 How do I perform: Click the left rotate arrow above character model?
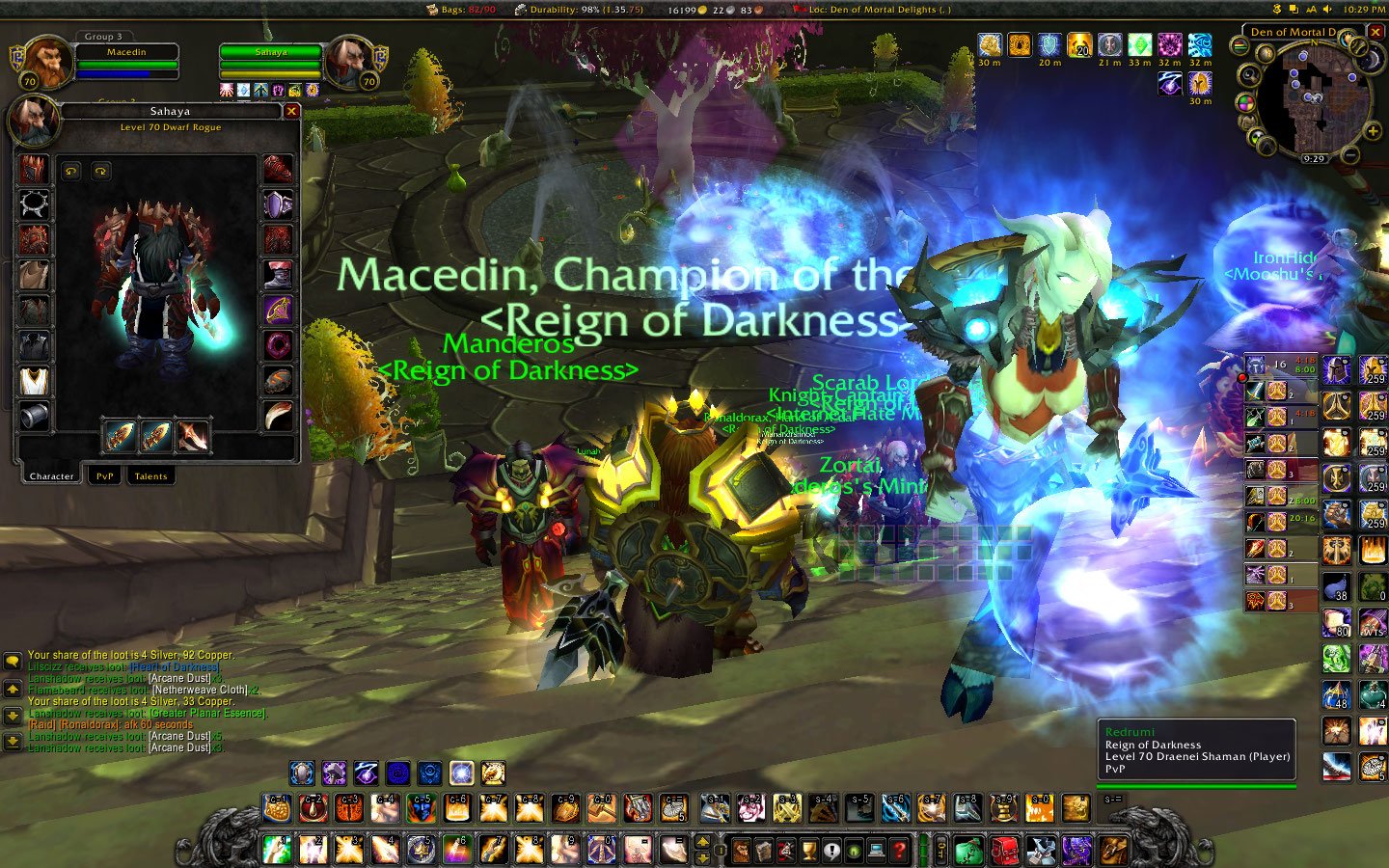coord(71,171)
